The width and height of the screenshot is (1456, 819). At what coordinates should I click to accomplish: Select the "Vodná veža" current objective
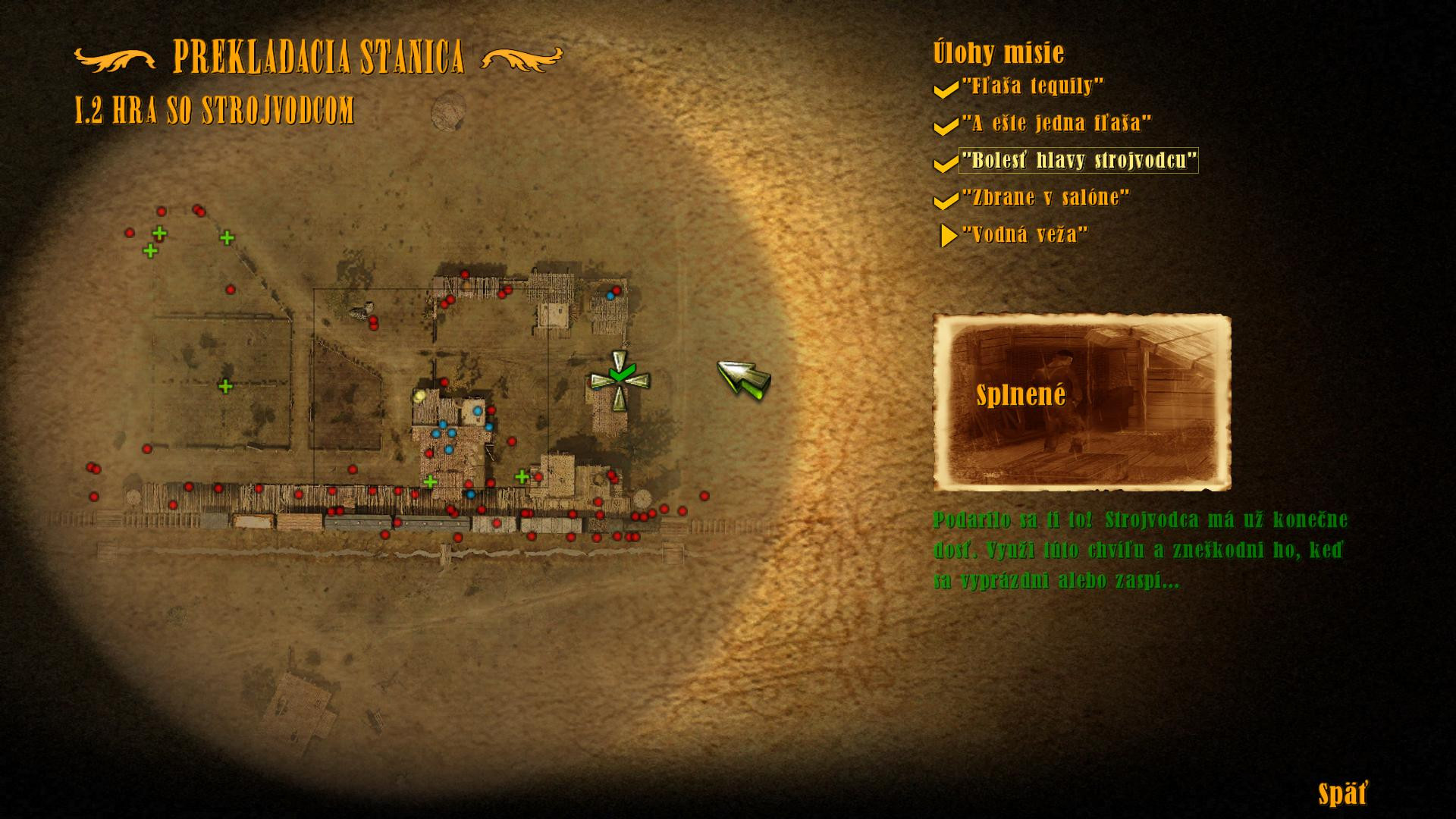(1024, 235)
